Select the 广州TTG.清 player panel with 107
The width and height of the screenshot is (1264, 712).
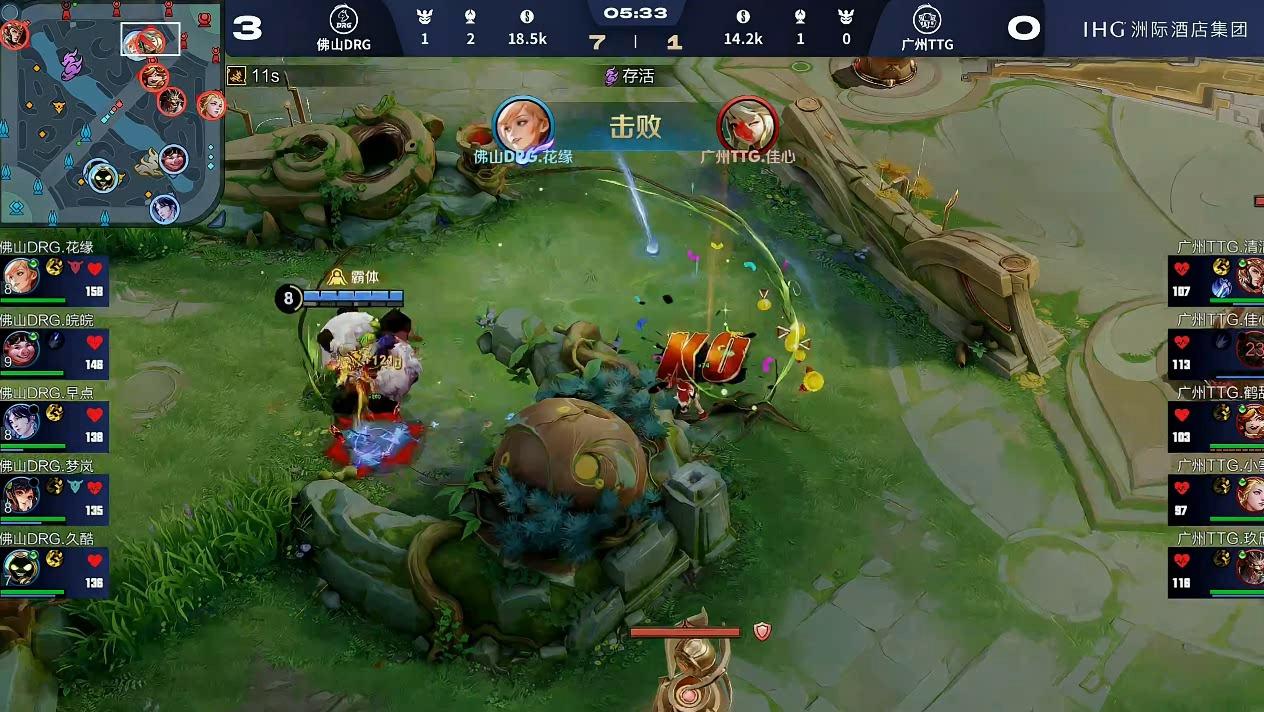[1217, 277]
